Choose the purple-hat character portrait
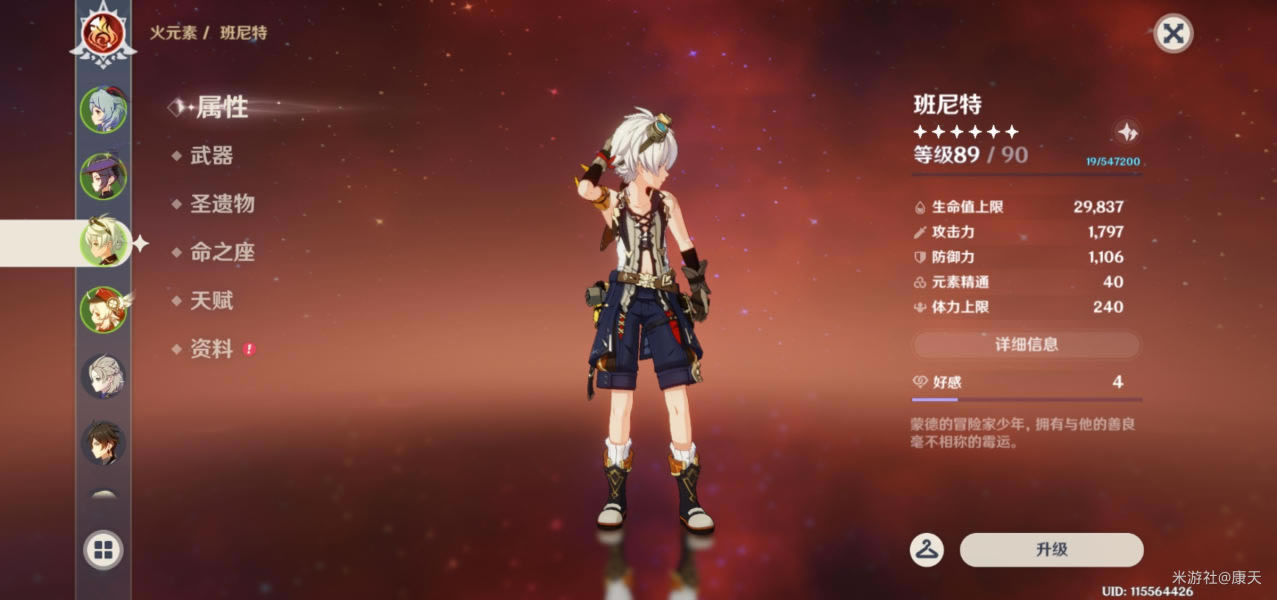Image resolution: width=1277 pixels, height=600 pixels. (103, 176)
